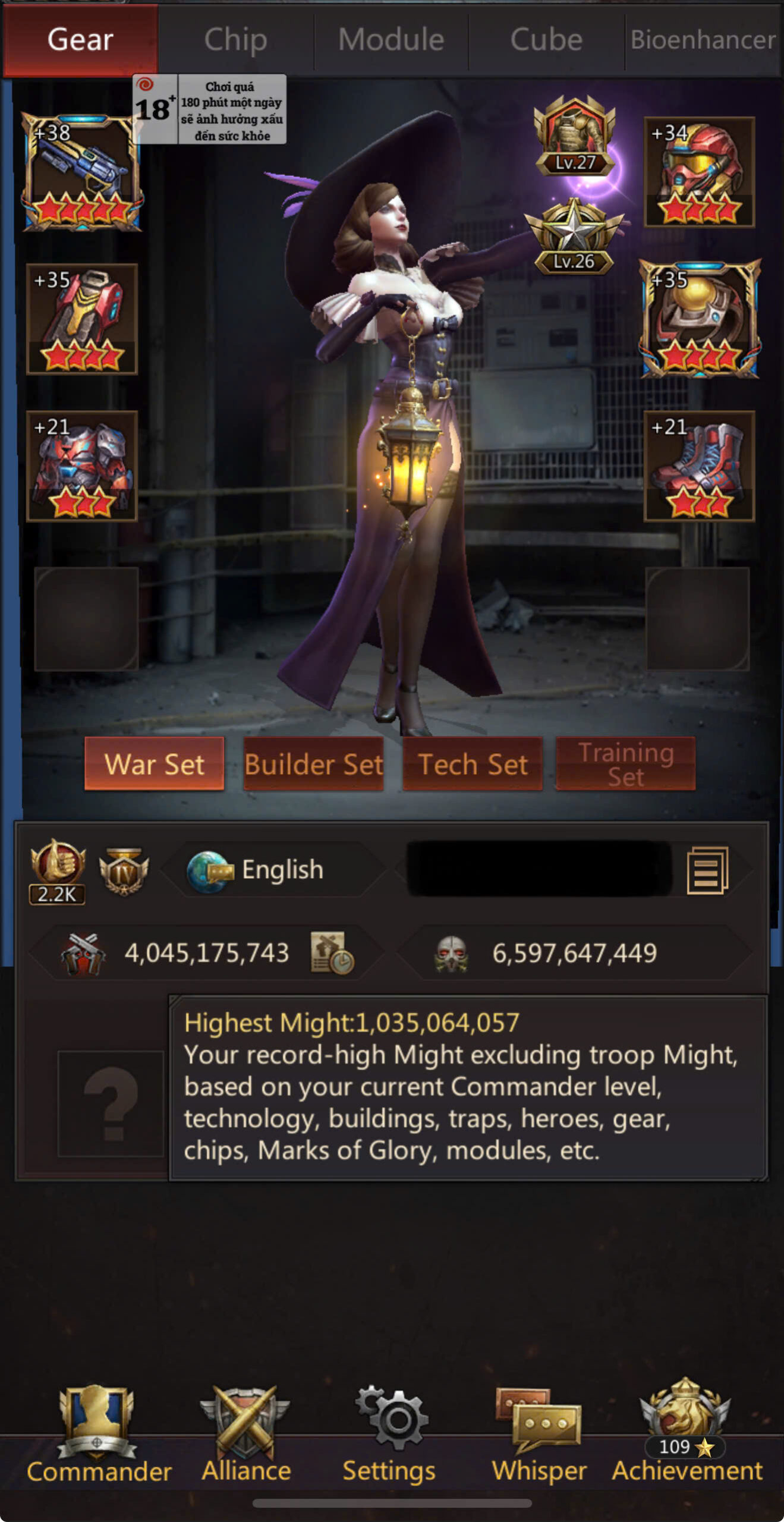Select the +38 pistol weapon slot
The image size is (784, 1522).
82,172
